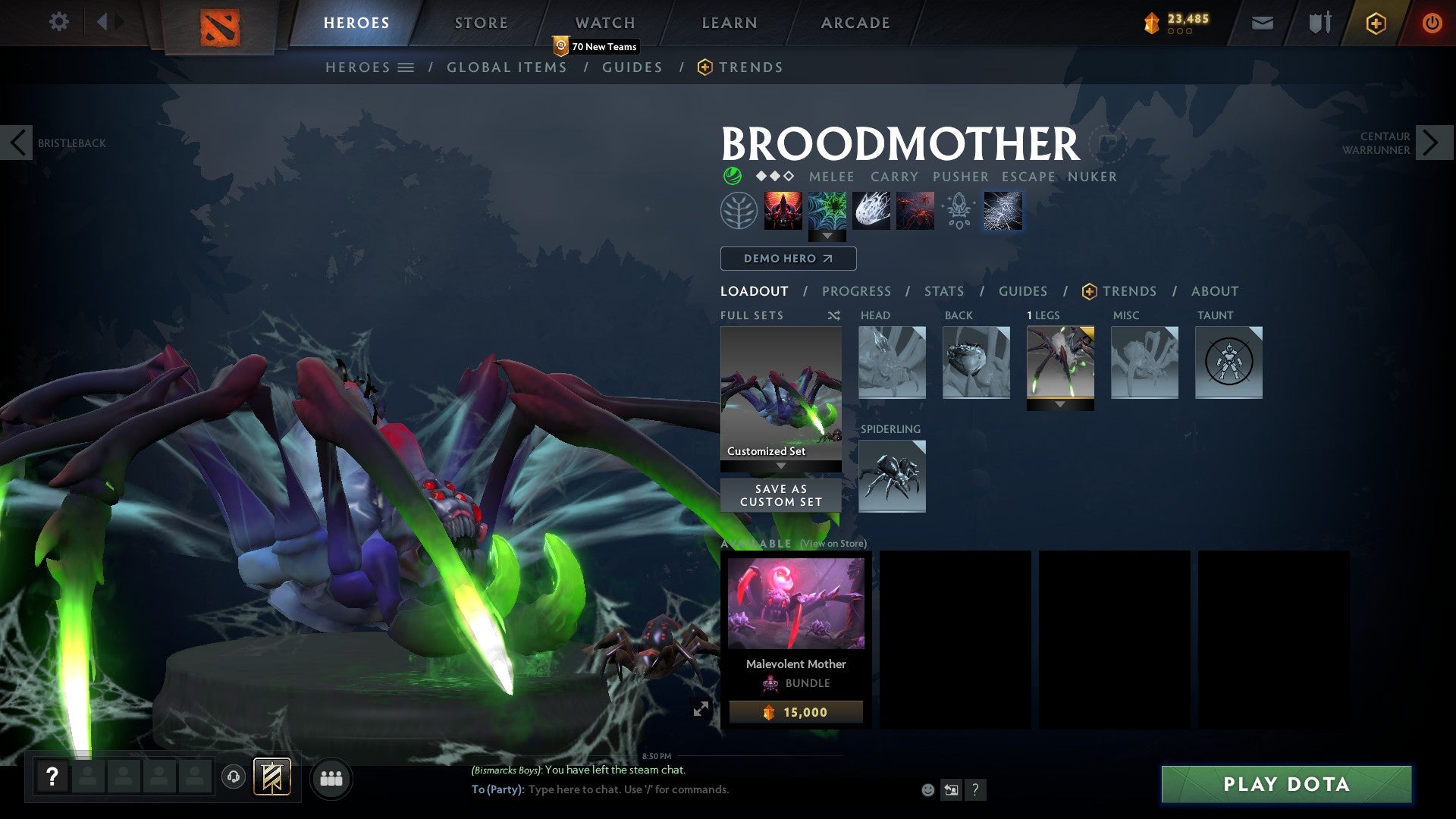
Task: Click the power/logout icon
Action: point(1432,24)
